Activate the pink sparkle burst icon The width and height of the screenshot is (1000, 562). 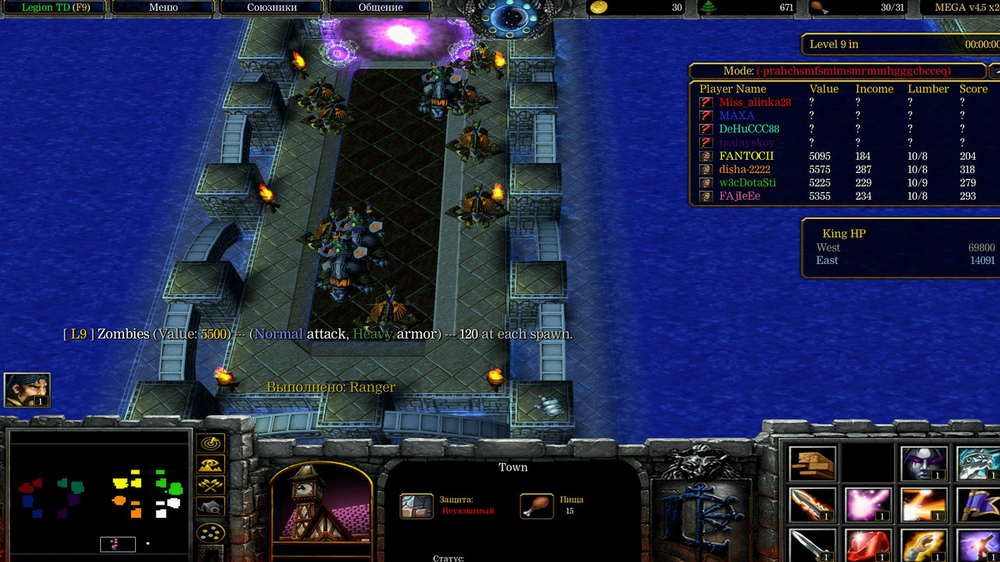tap(866, 505)
